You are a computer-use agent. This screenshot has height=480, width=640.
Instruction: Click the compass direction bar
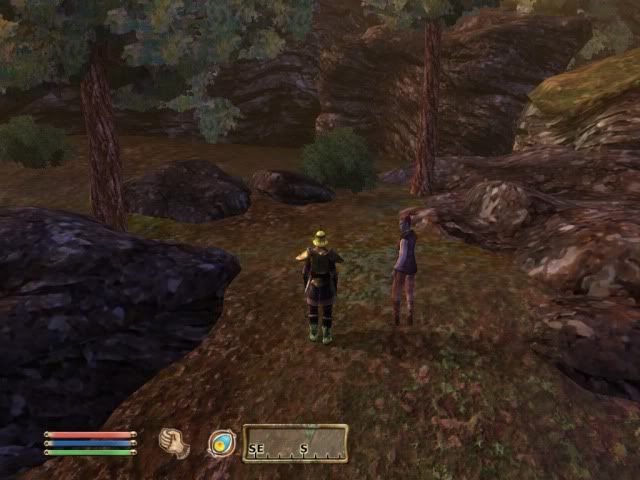(x=295, y=443)
